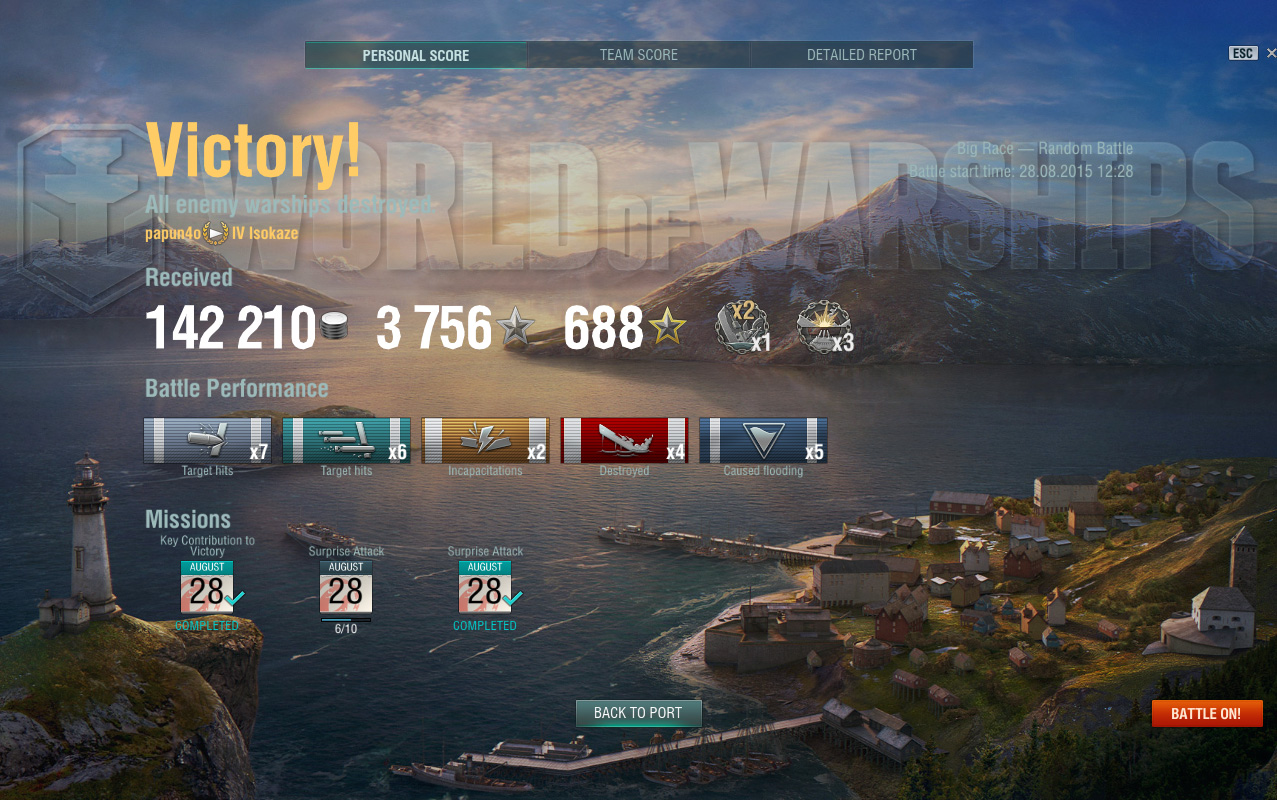The image size is (1277, 800).
Task: Click the Destroyed red ribbon
Action: 624,440
